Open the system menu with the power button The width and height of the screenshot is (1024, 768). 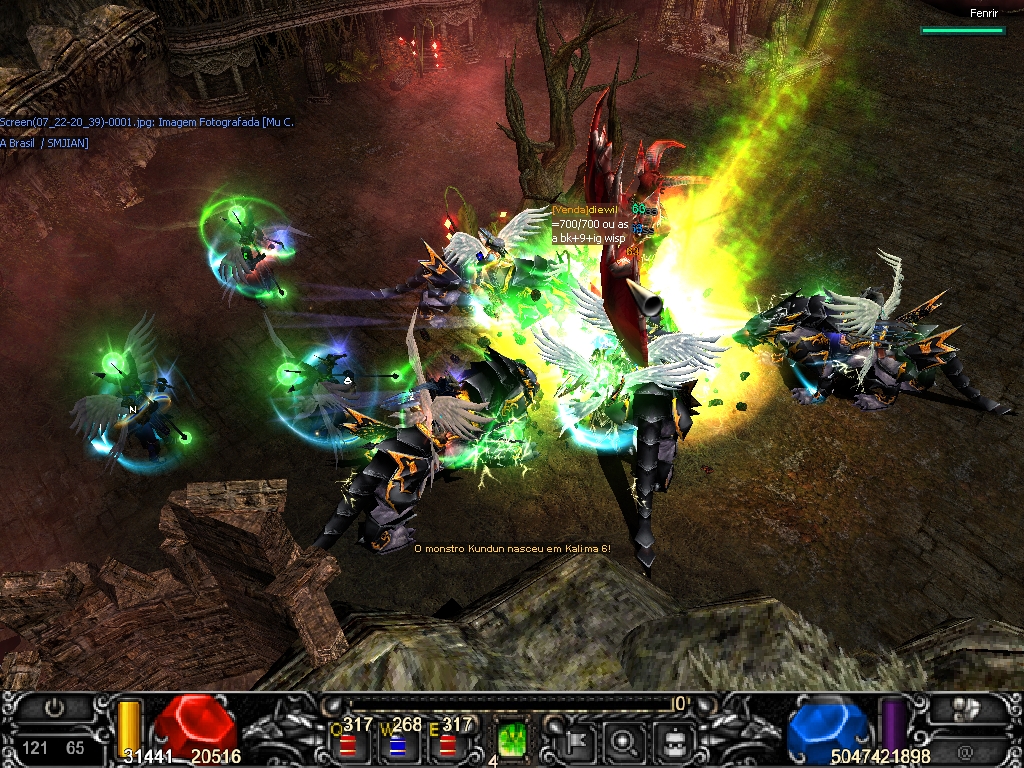click(55, 709)
